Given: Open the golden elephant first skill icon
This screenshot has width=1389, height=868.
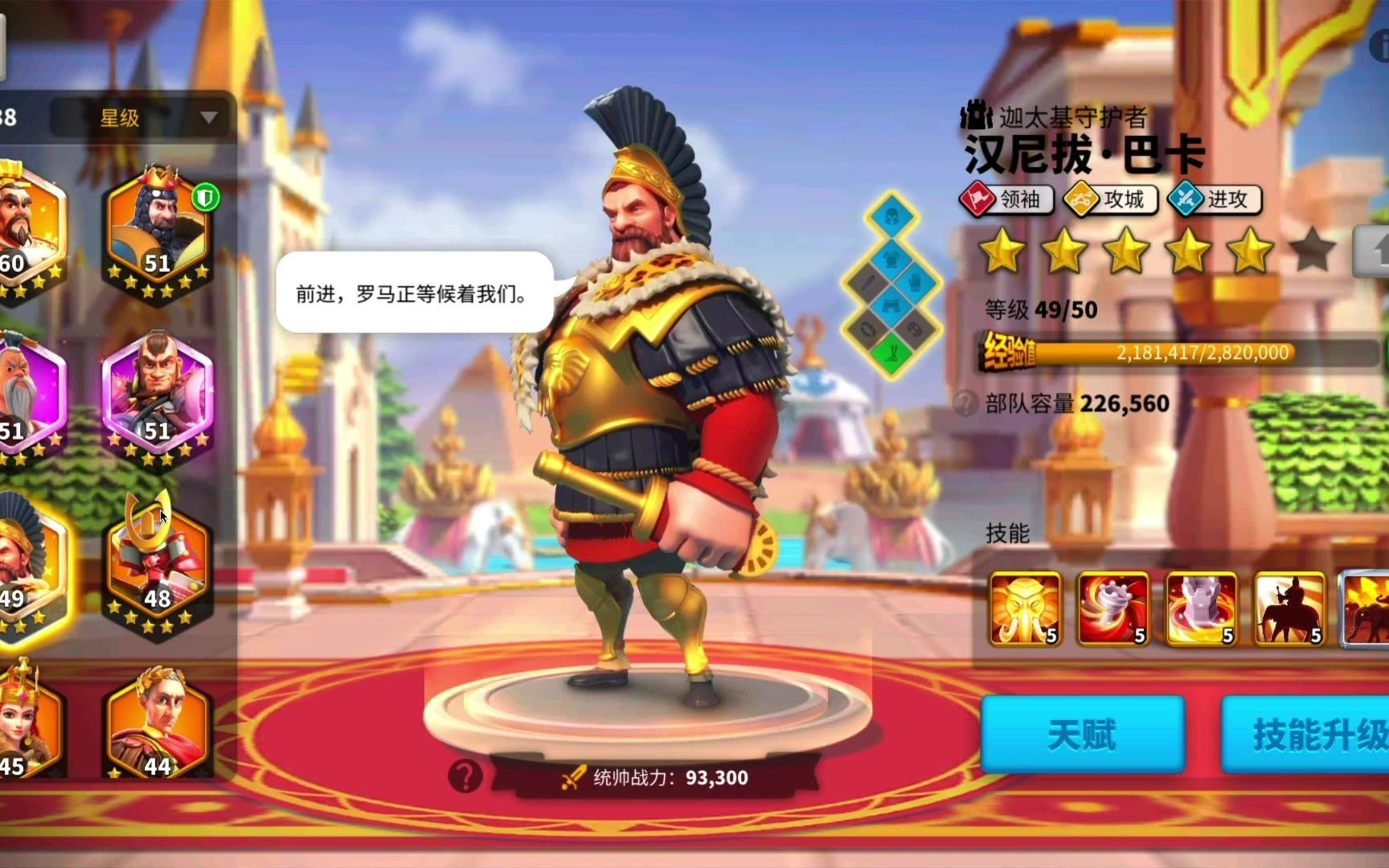Looking at the screenshot, I should pyautogui.click(x=1024, y=611).
